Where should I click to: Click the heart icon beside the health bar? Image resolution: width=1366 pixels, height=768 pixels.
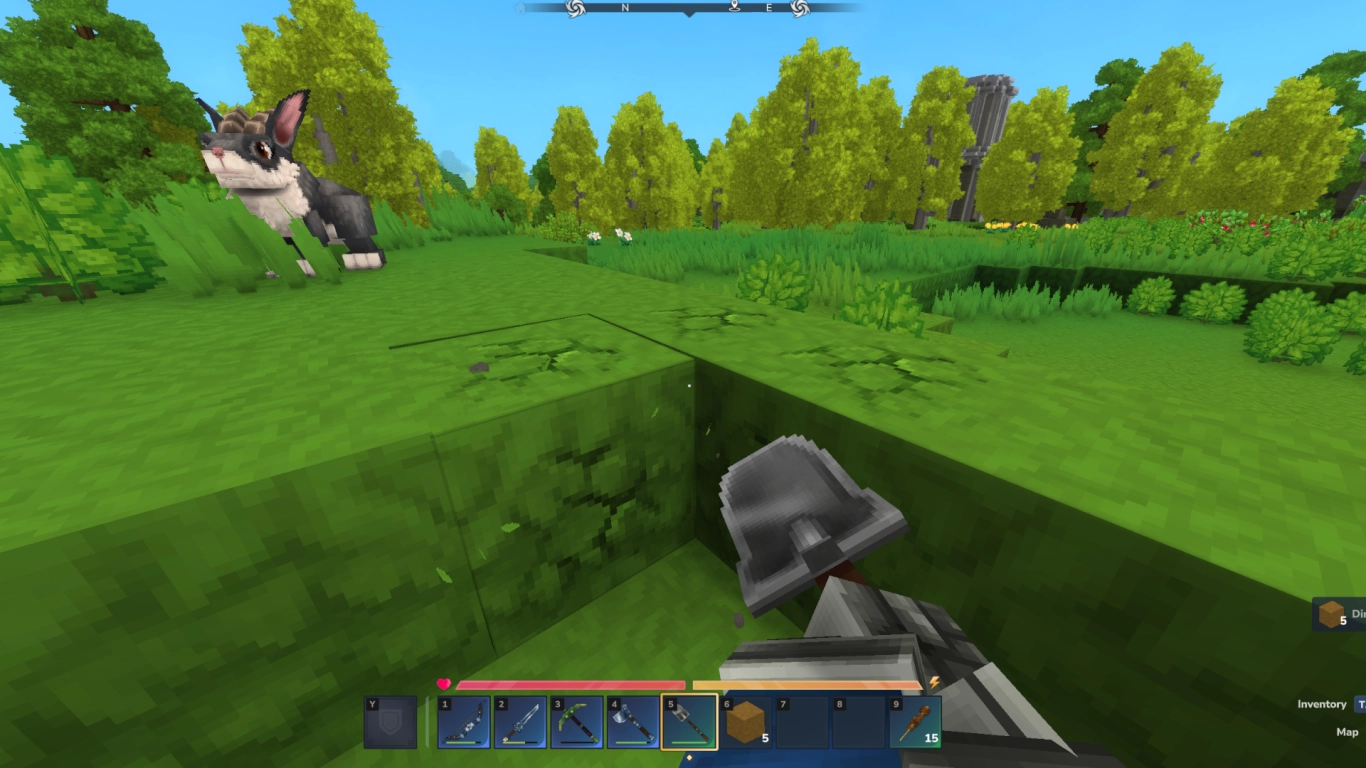(x=442, y=684)
